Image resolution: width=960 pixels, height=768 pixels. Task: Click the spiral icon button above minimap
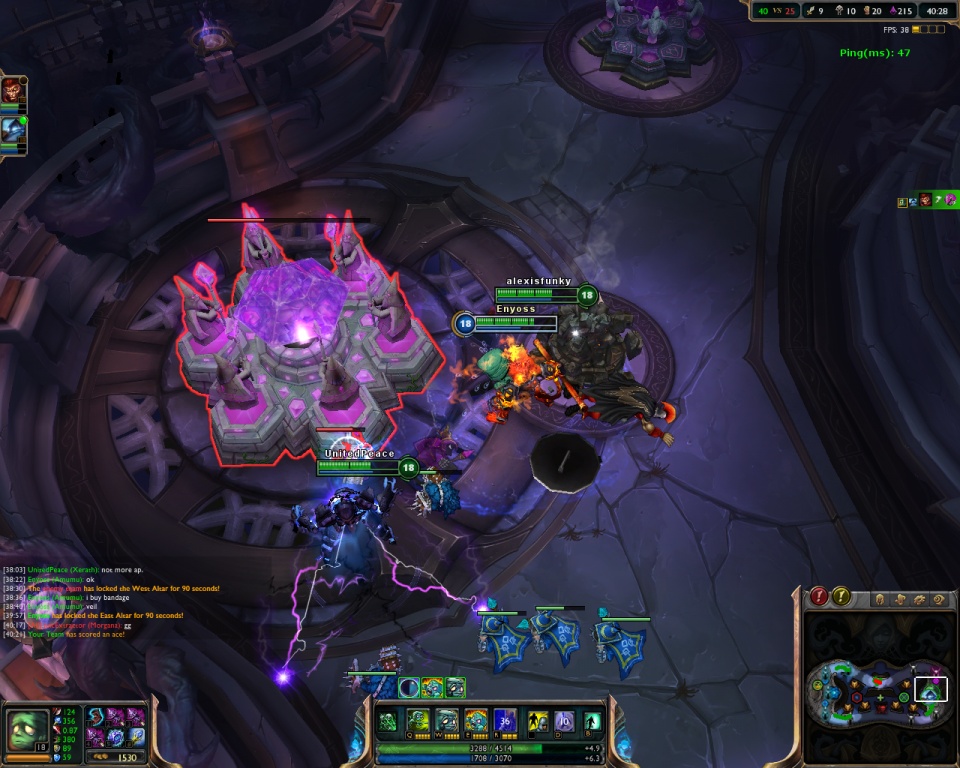coord(938,600)
